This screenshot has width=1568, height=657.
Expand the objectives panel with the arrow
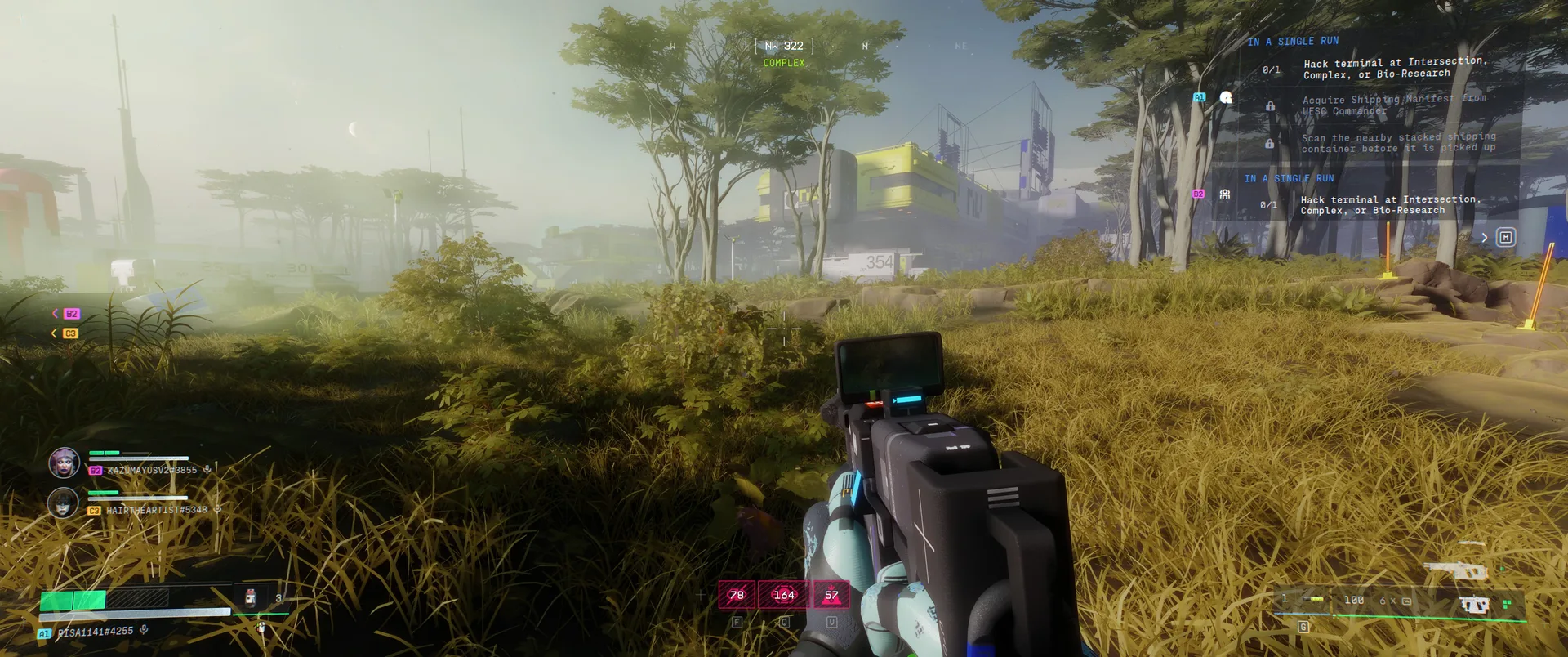tap(1485, 238)
